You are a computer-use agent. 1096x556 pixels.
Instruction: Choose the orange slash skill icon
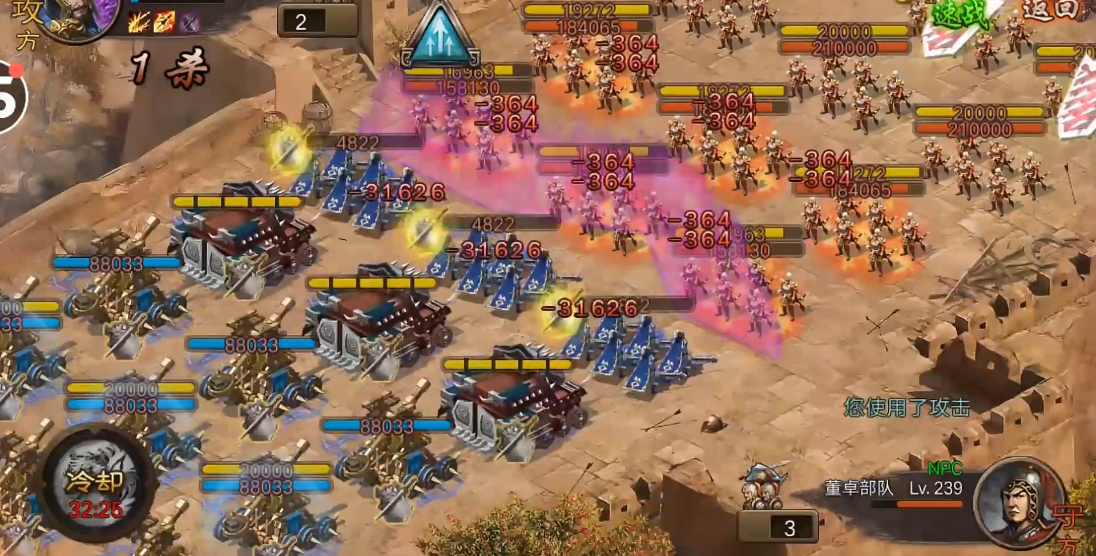[164, 21]
